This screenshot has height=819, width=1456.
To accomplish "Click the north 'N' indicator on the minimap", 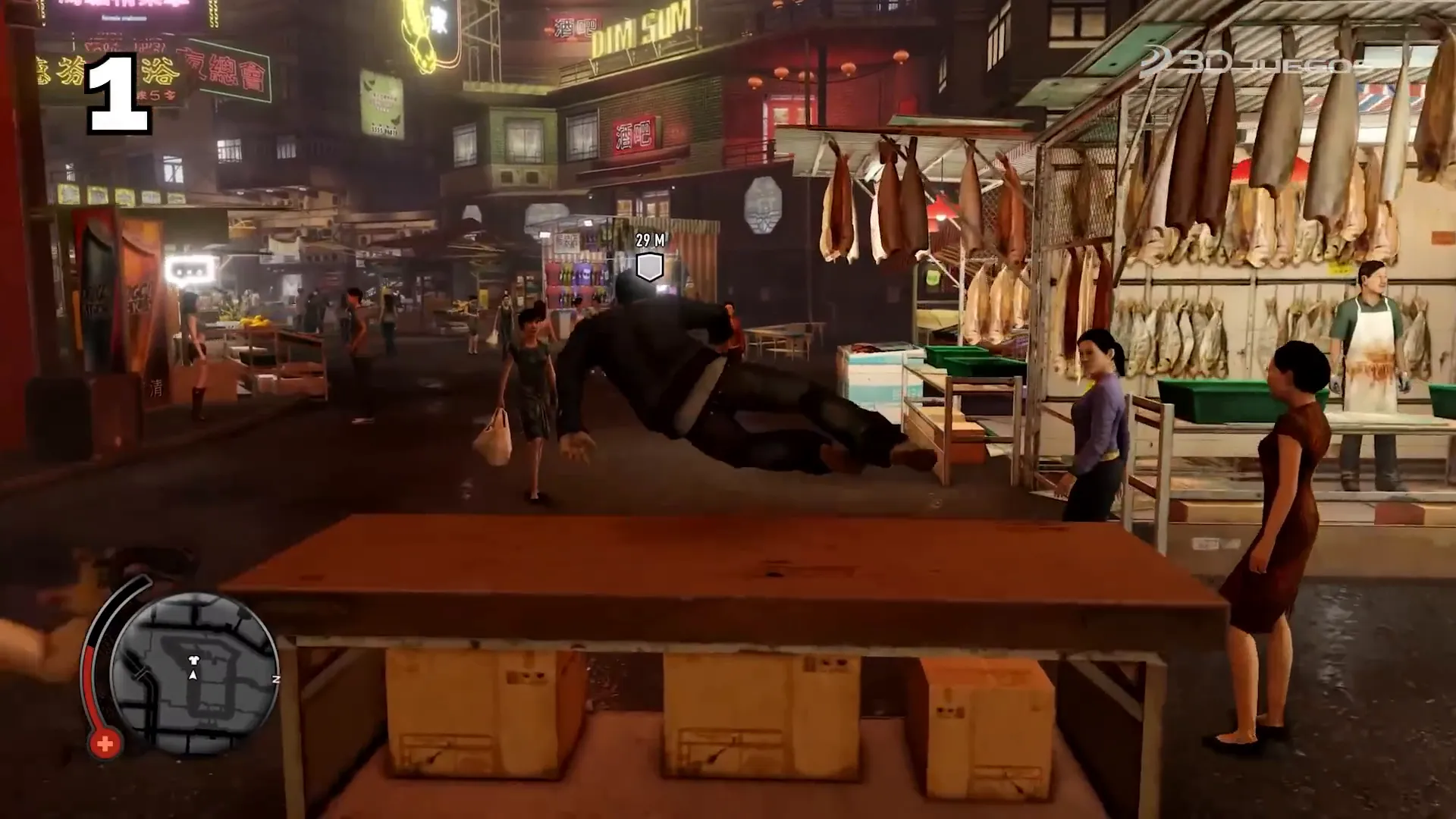I will 276,679.
